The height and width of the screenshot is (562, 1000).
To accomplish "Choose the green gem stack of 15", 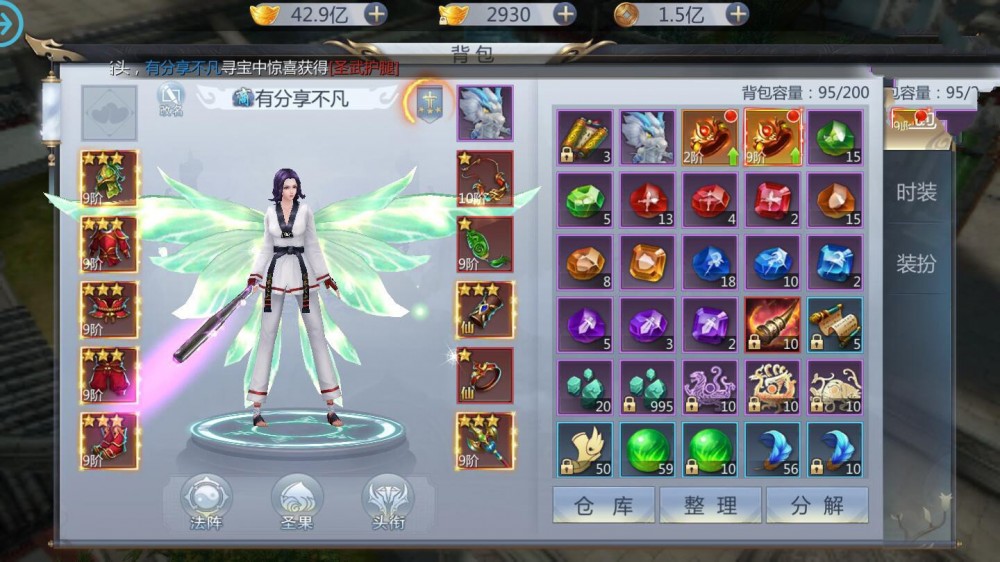I will (x=835, y=137).
